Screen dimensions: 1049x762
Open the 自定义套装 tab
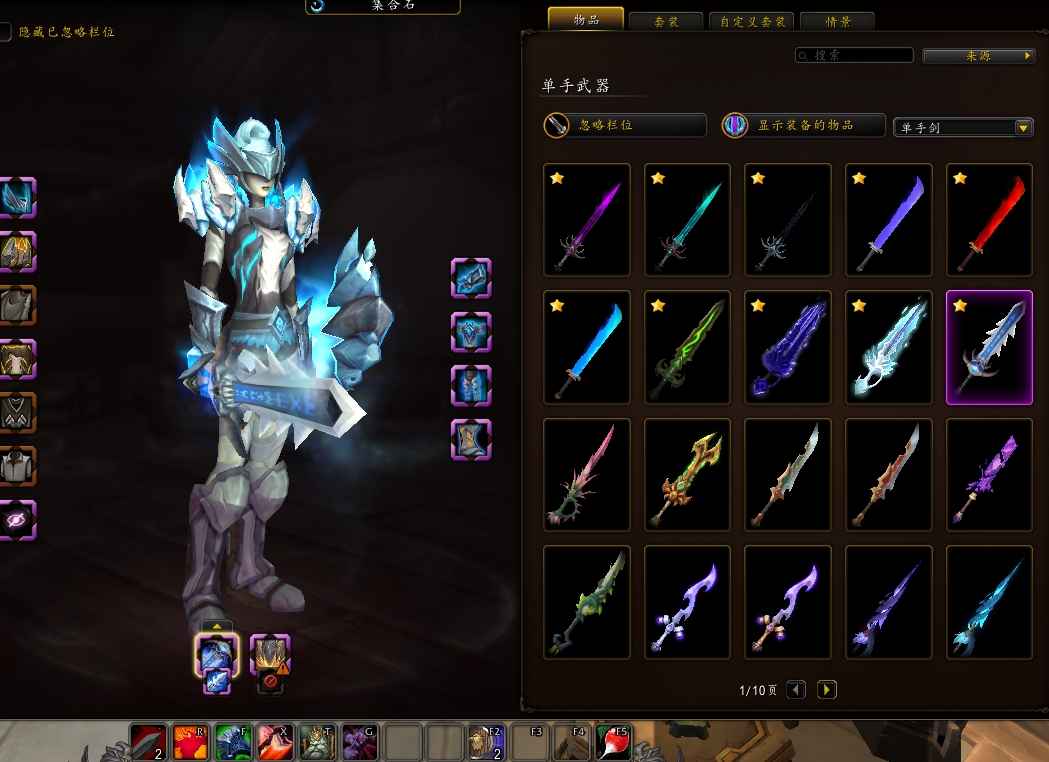[x=752, y=21]
